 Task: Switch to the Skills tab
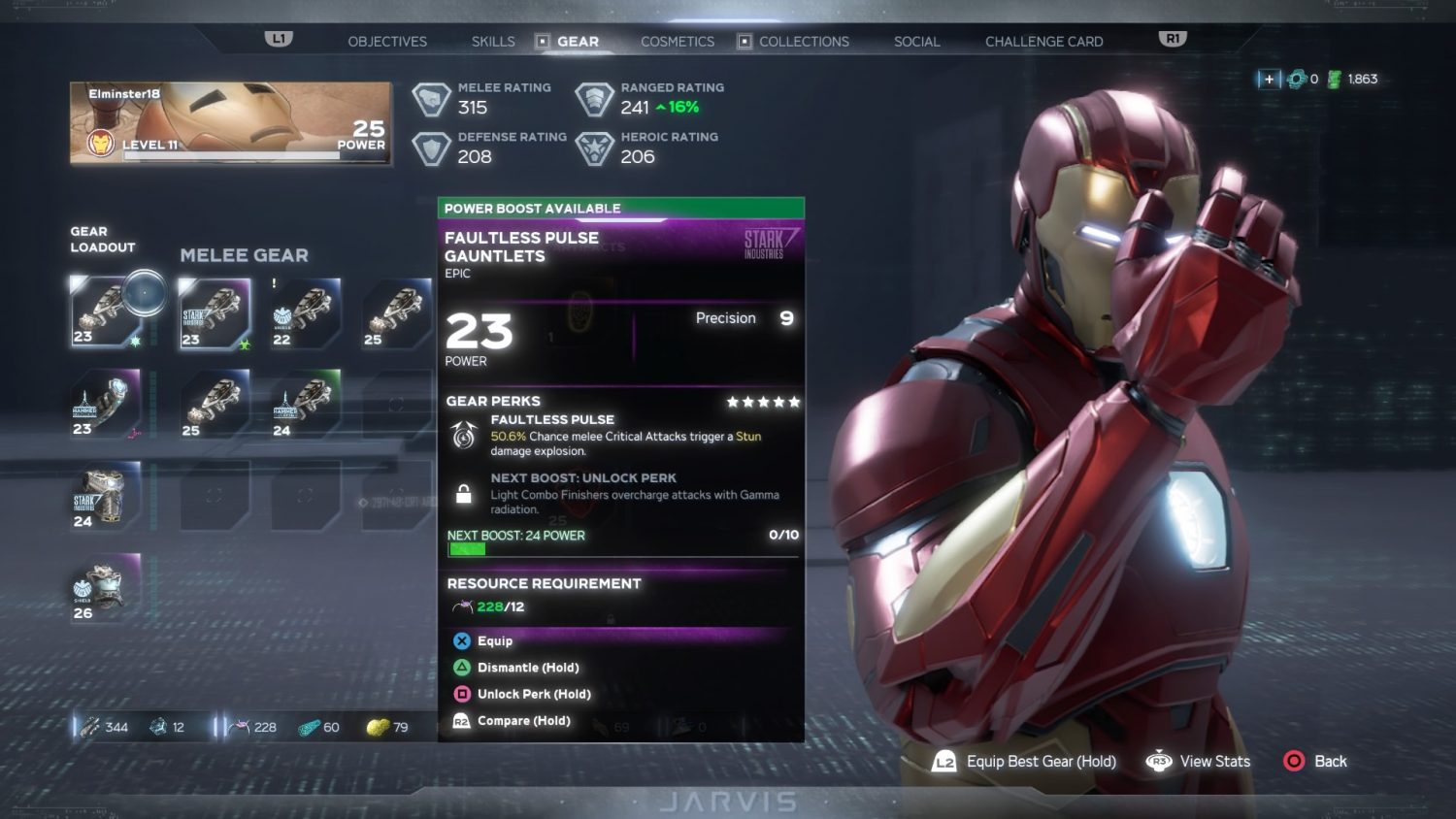coord(493,42)
